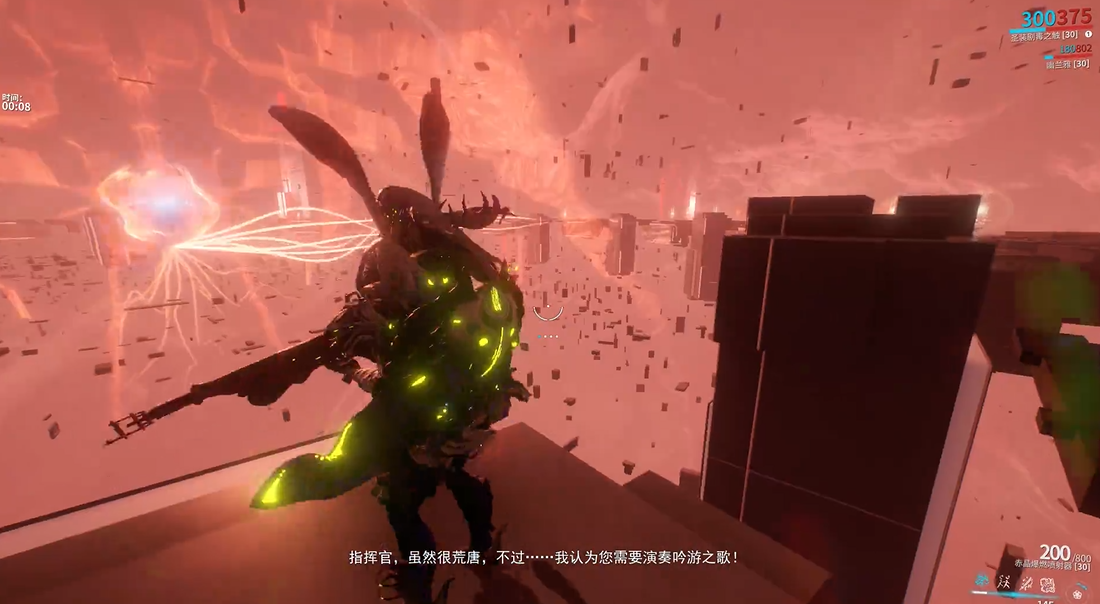The height and width of the screenshot is (604, 1100).
Task: Select the circular flower emblem icon
Action: coord(1078,592)
